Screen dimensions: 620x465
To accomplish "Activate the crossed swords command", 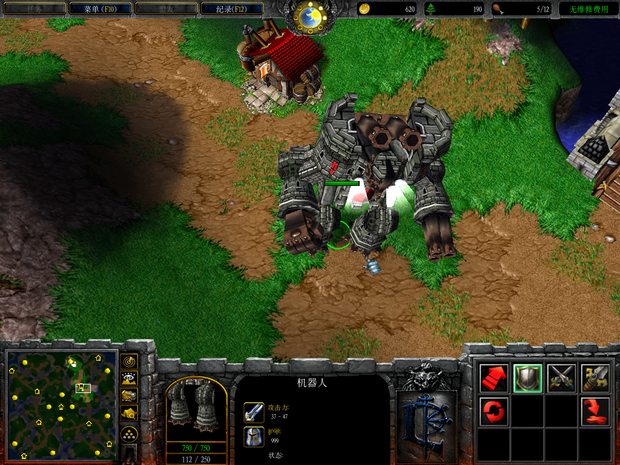I will 561,378.
